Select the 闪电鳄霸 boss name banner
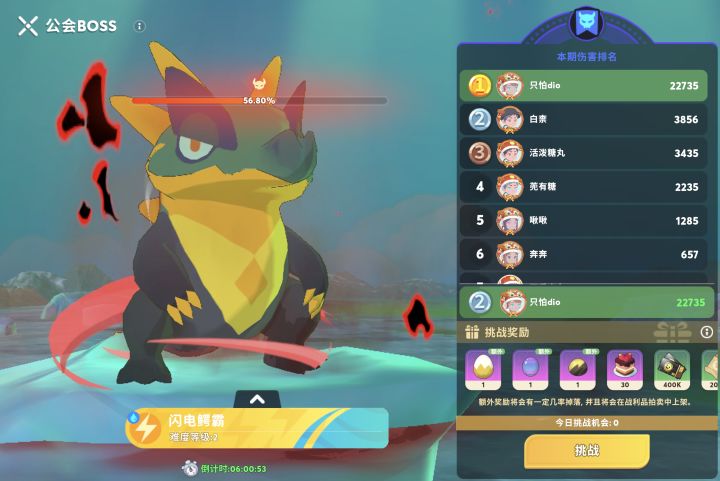The image size is (720, 481). coord(256,427)
